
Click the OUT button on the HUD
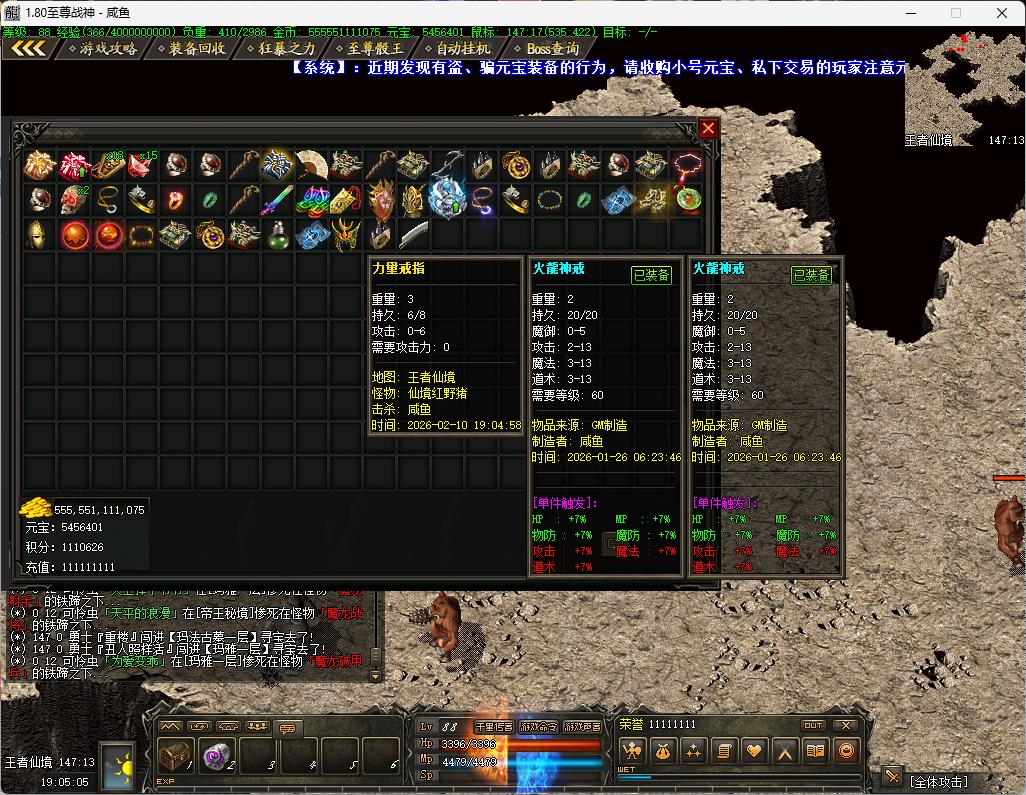point(813,725)
